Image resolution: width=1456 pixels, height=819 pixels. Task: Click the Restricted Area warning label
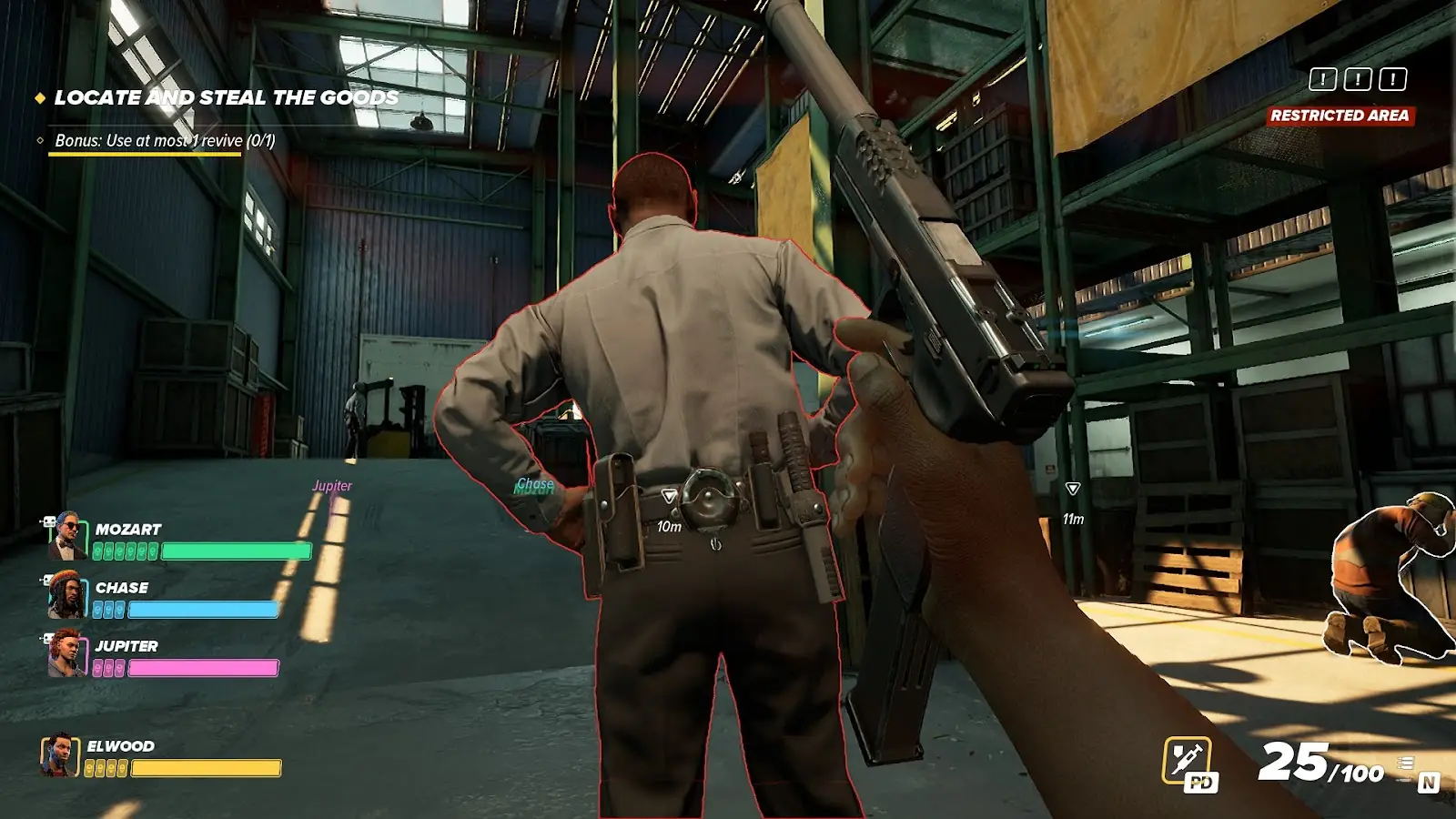[x=1340, y=116]
